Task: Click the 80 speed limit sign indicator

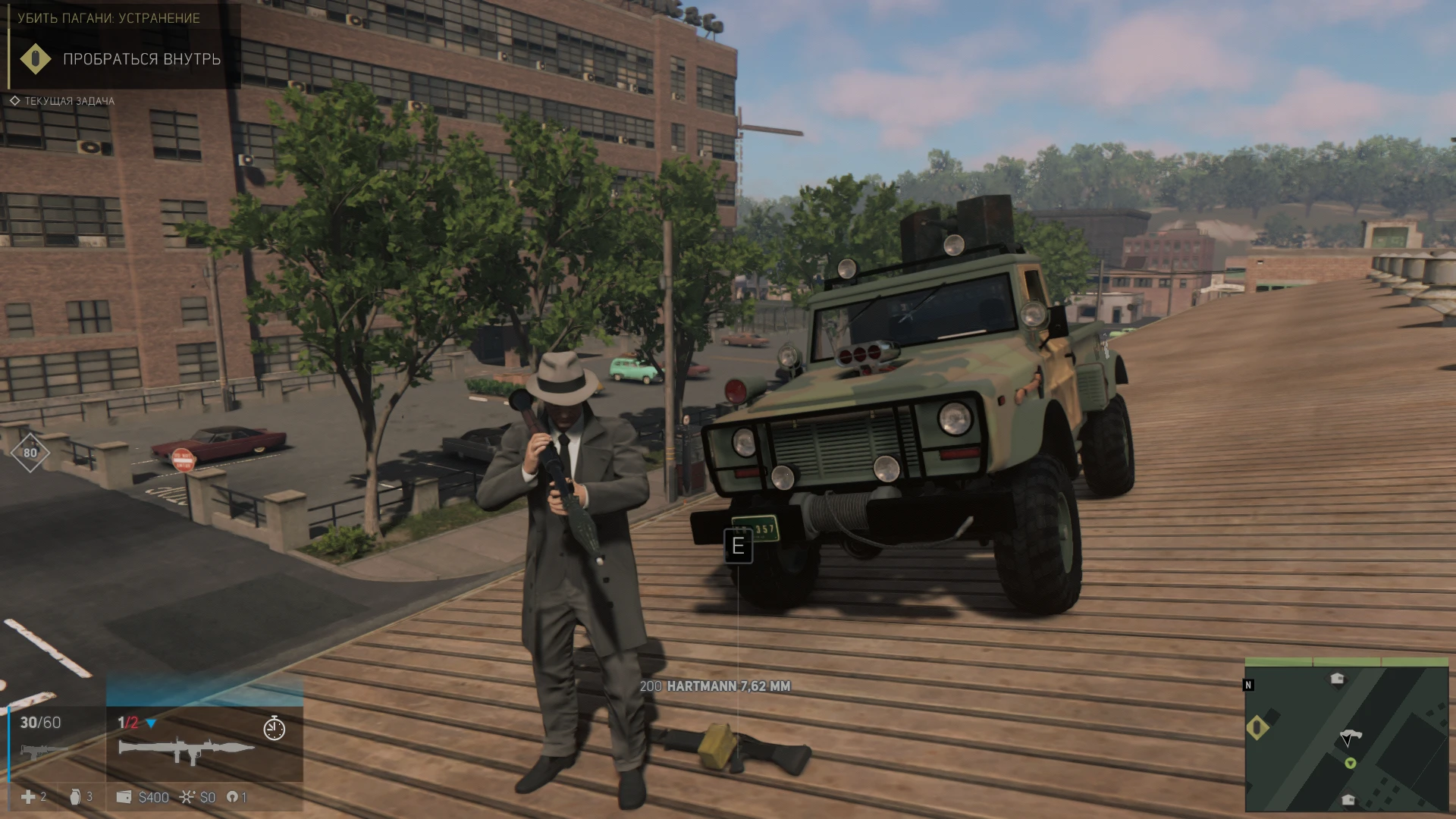Action: pyautogui.click(x=30, y=453)
